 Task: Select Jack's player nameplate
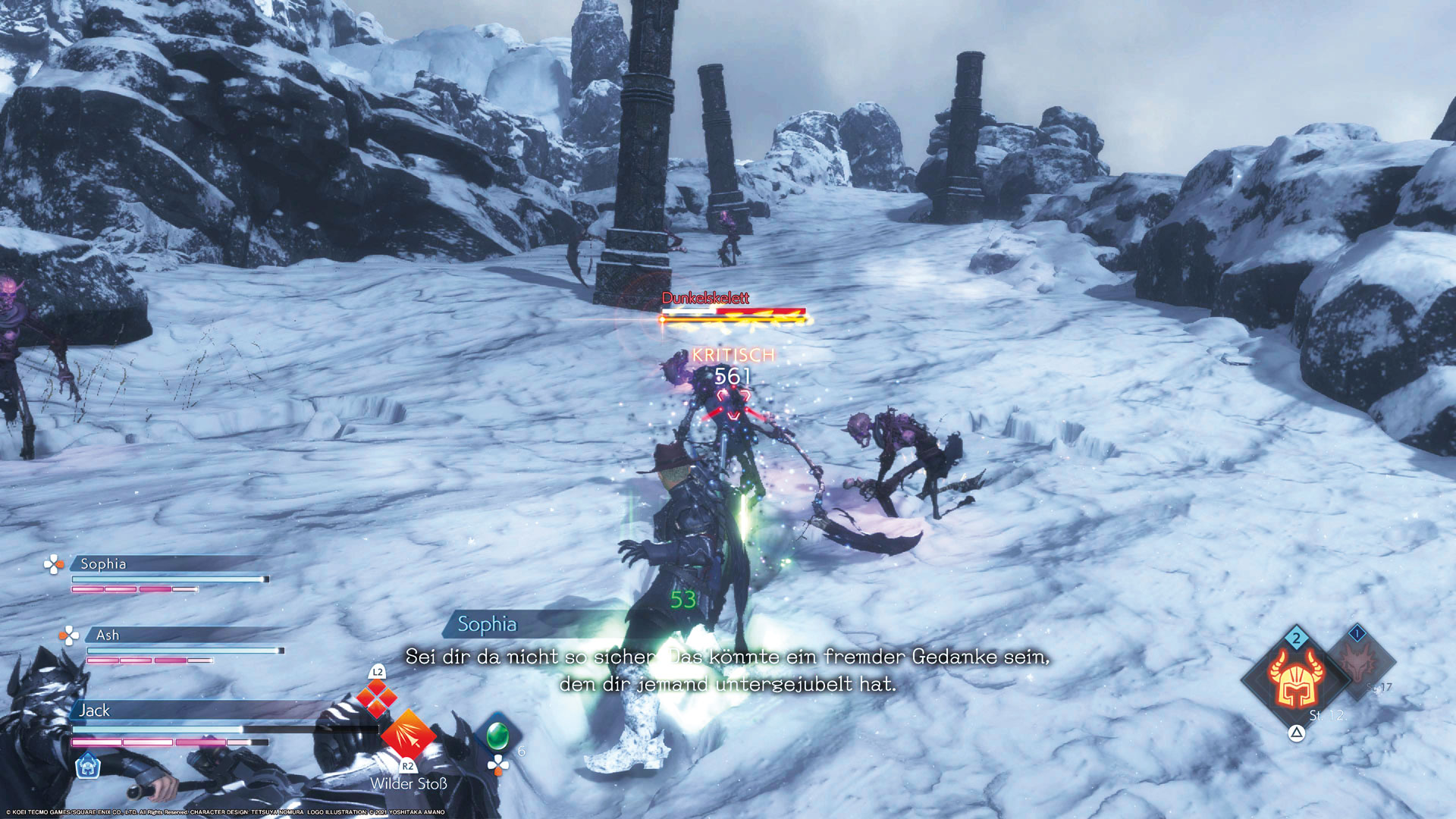(x=95, y=711)
